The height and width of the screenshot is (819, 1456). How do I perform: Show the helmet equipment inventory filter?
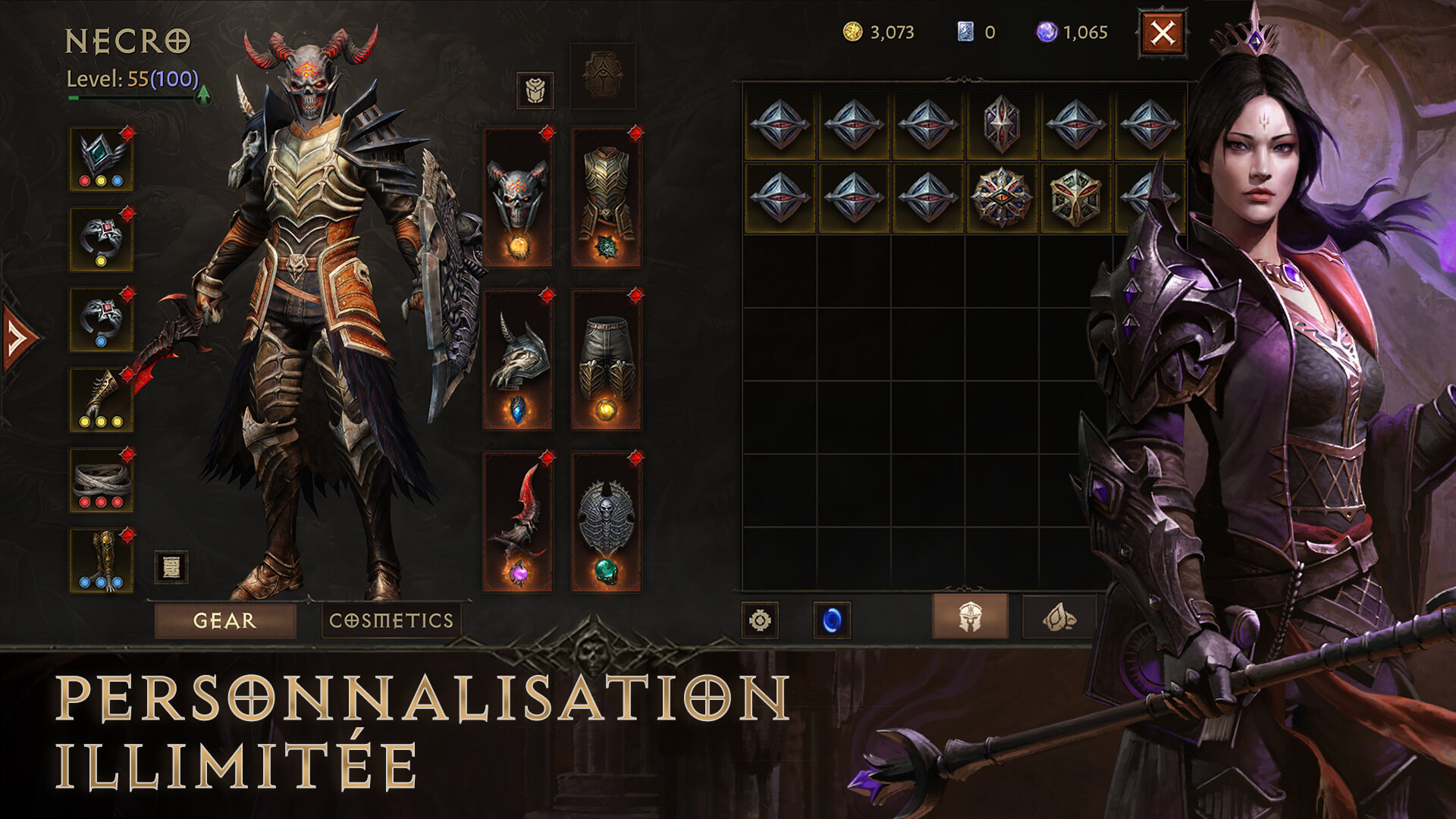click(970, 617)
